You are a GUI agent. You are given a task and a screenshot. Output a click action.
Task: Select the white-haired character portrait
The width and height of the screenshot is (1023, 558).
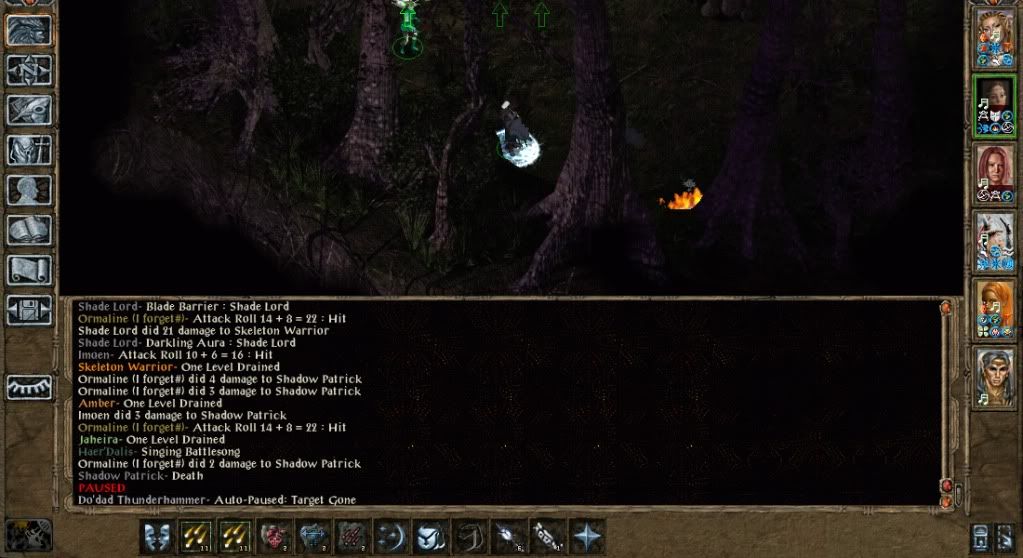tap(995, 240)
